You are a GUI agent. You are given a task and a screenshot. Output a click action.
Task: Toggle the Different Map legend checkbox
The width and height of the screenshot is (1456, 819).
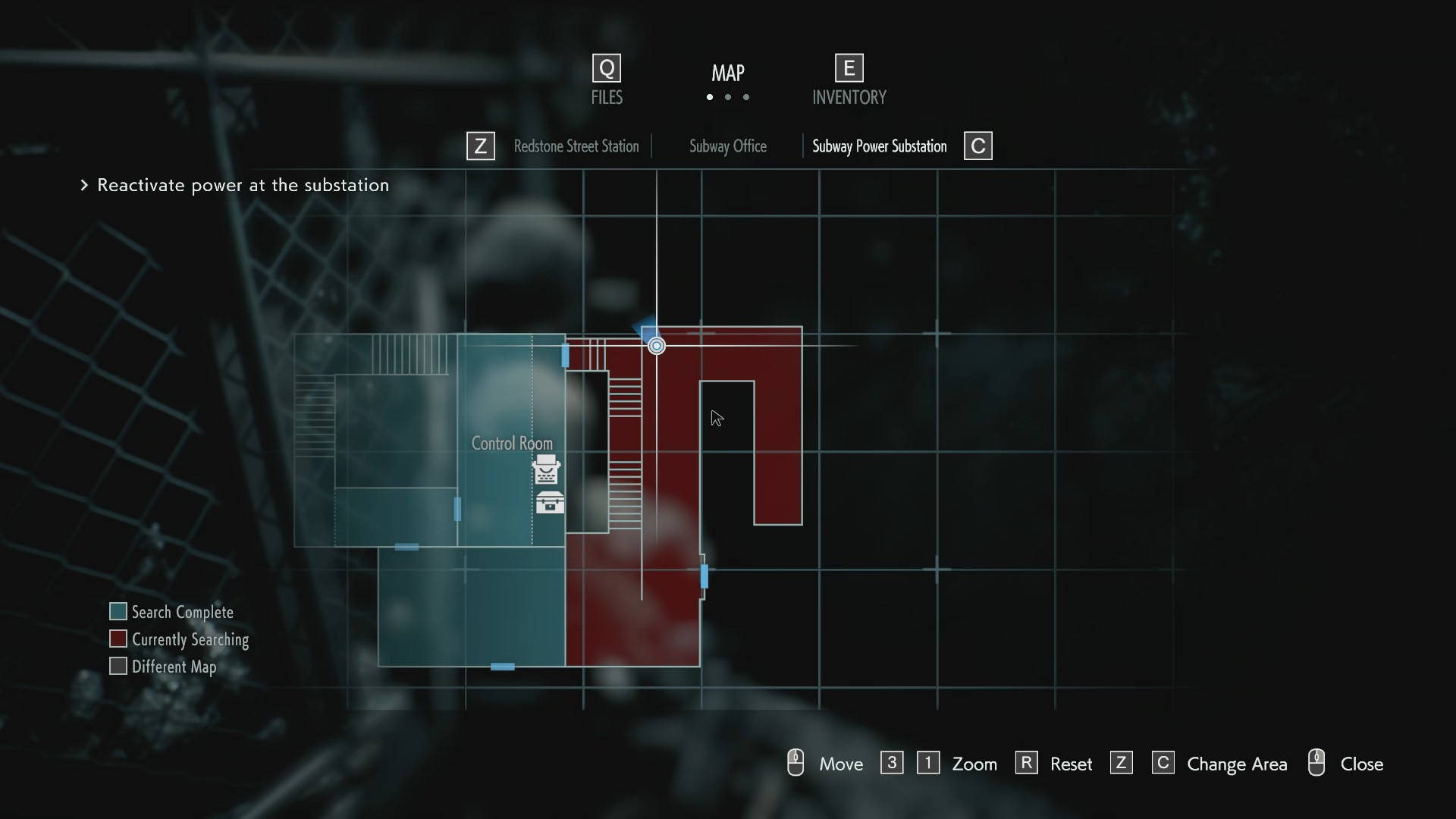tap(118, 666)
